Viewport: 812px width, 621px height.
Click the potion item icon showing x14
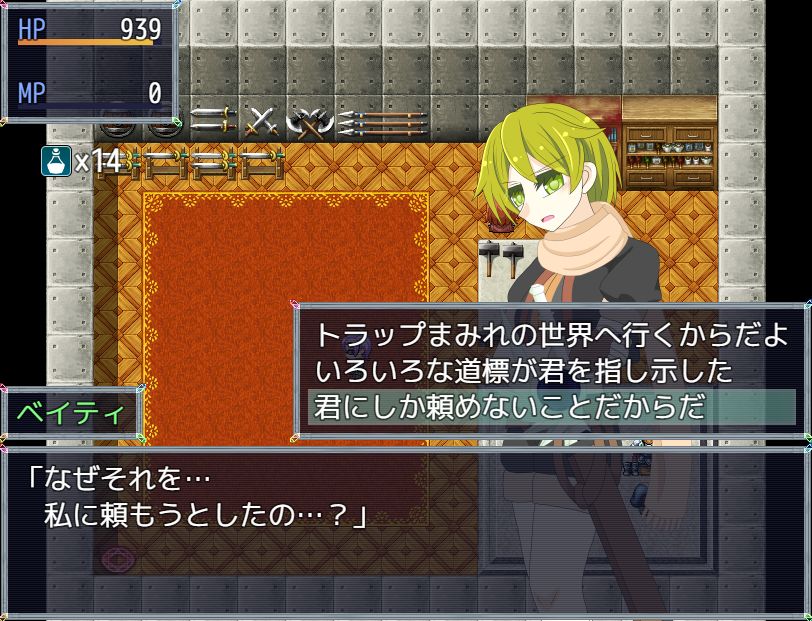pos(56,160)
